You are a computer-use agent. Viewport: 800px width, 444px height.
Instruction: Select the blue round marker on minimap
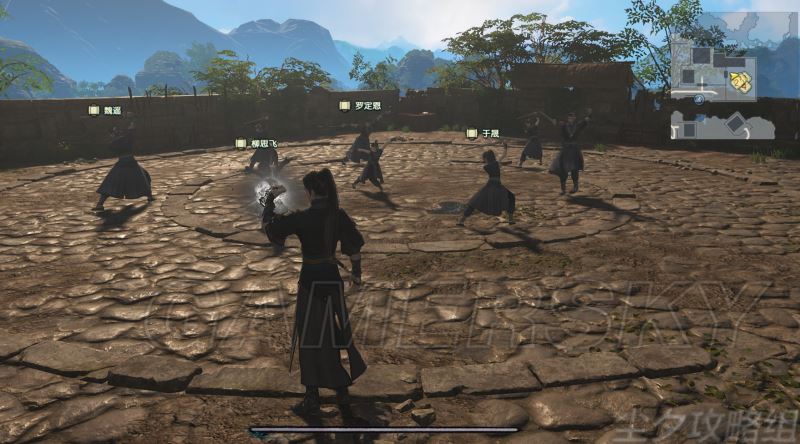700,99
